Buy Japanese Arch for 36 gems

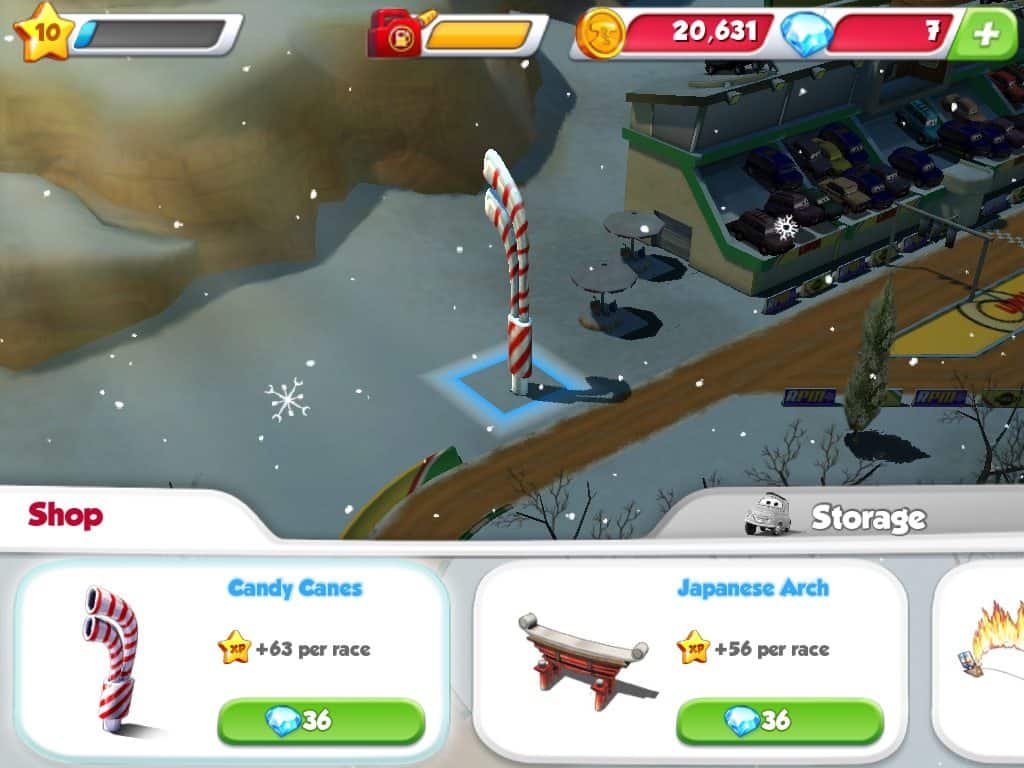(x=780, y=721)
